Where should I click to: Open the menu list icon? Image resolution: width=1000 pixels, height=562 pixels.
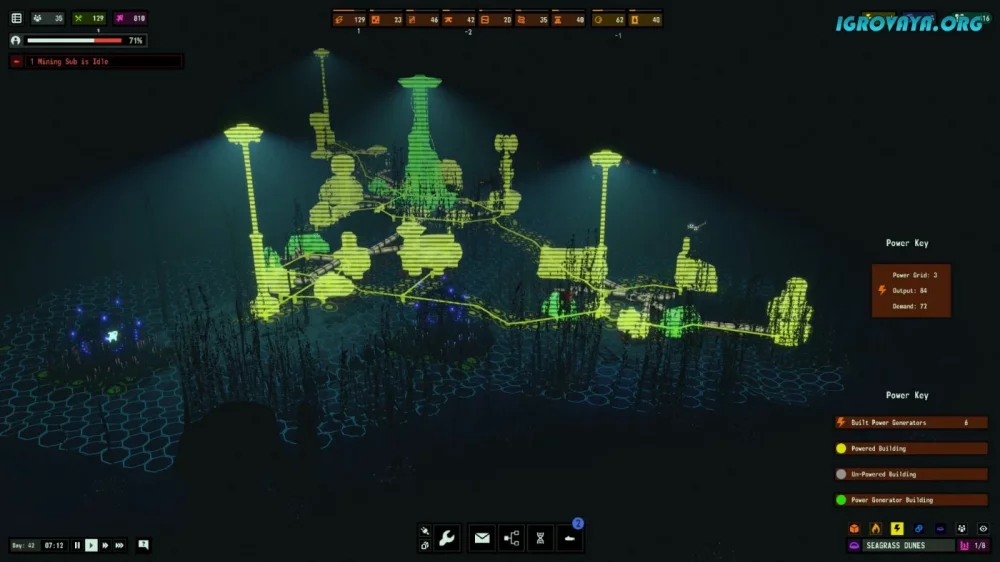tap(16, 18)
